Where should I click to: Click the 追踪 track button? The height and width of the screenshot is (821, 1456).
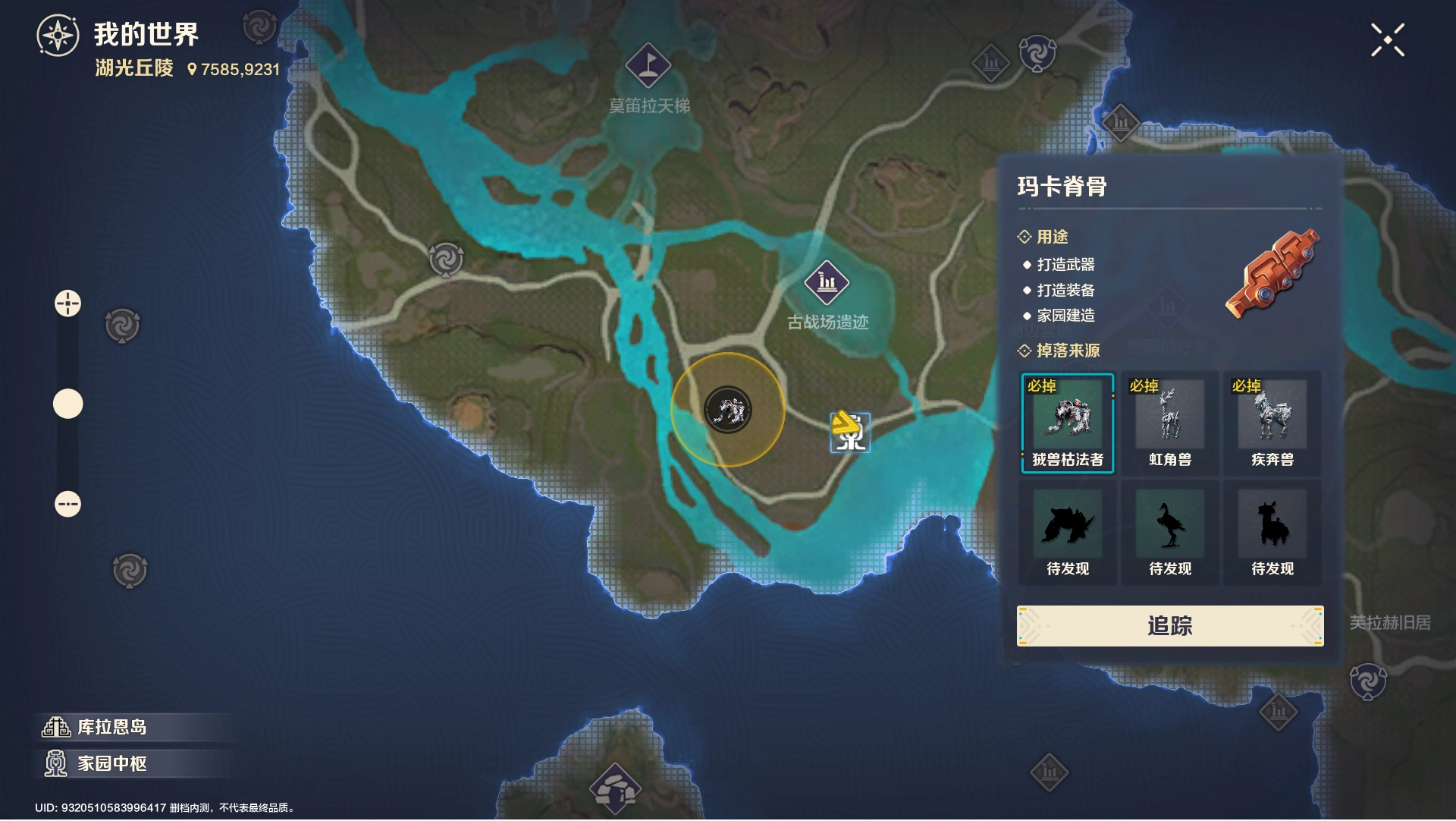[x=1169, y=626]
